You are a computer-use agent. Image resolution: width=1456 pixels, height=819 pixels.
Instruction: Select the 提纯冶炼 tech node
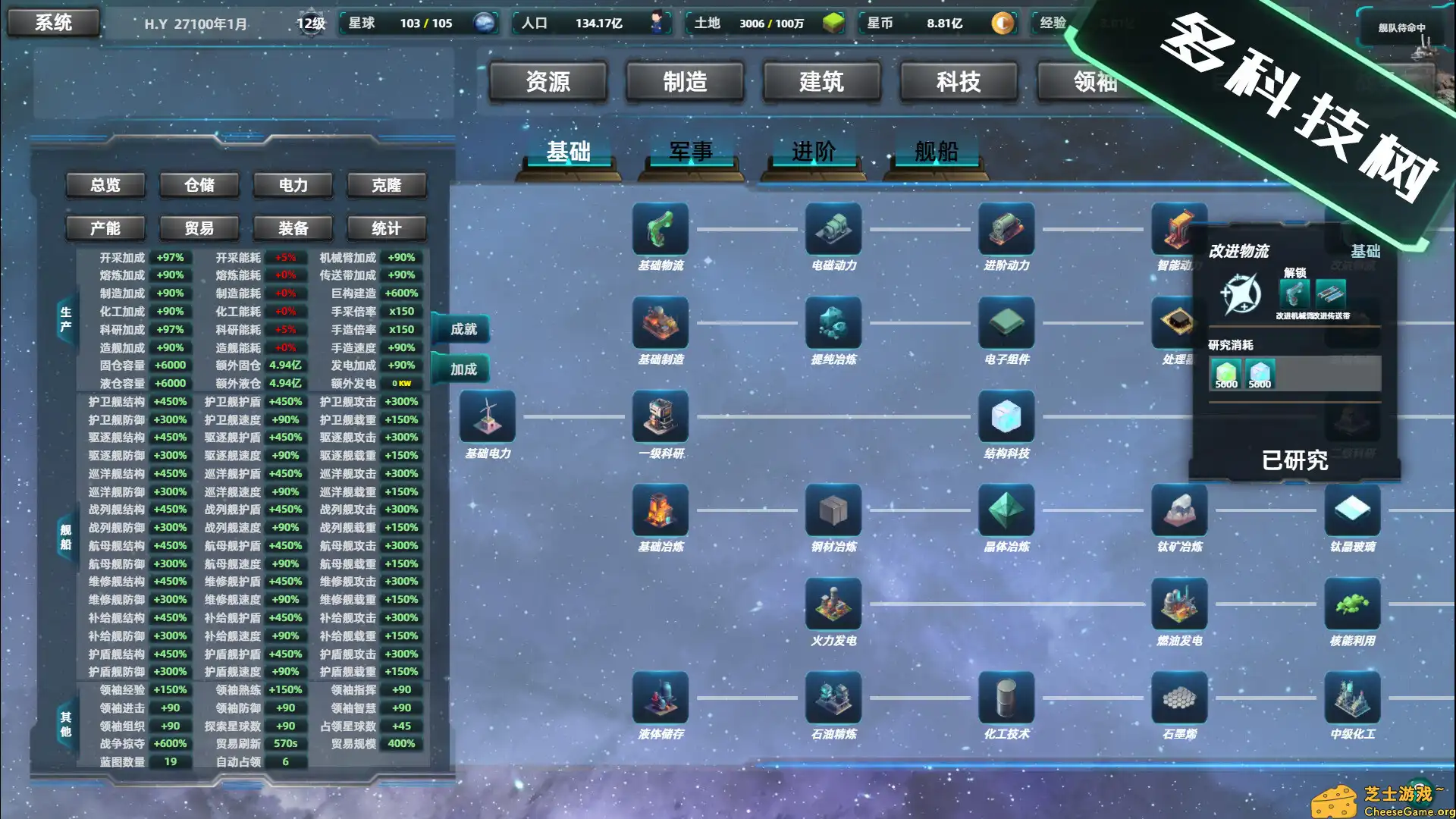833,324
